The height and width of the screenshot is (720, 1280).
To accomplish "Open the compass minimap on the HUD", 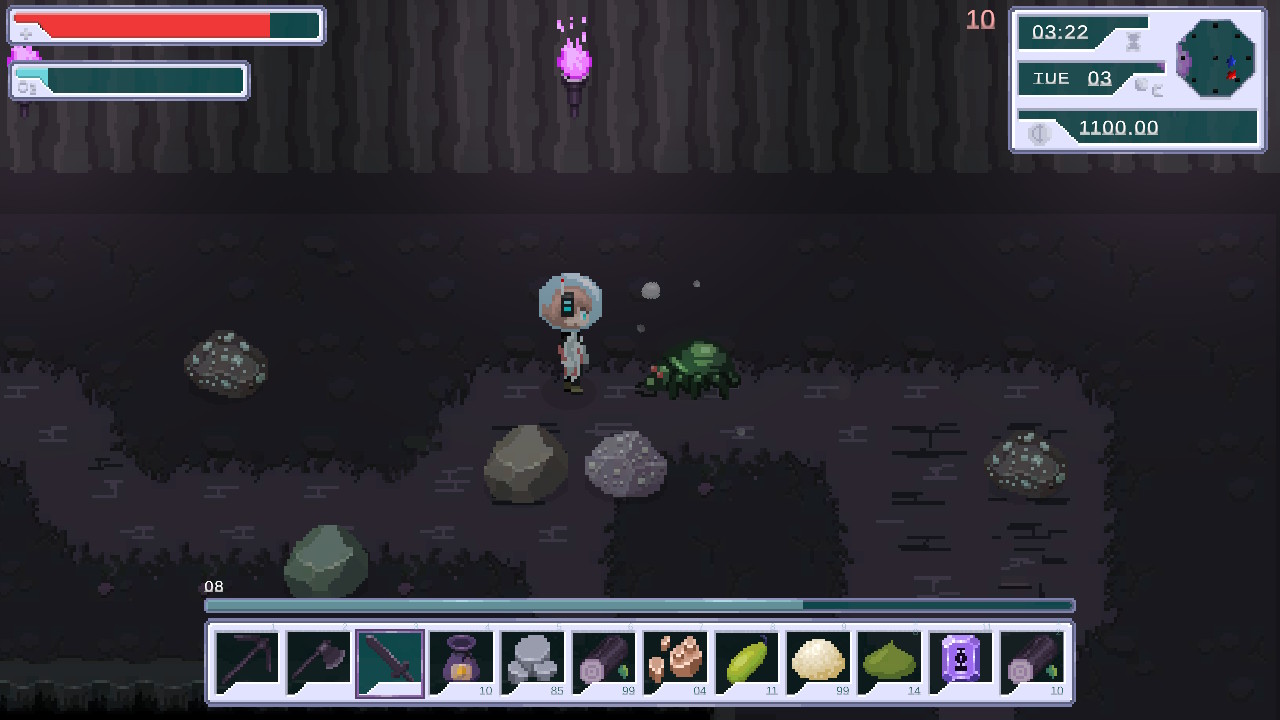I will click(x=1216, y=60).
